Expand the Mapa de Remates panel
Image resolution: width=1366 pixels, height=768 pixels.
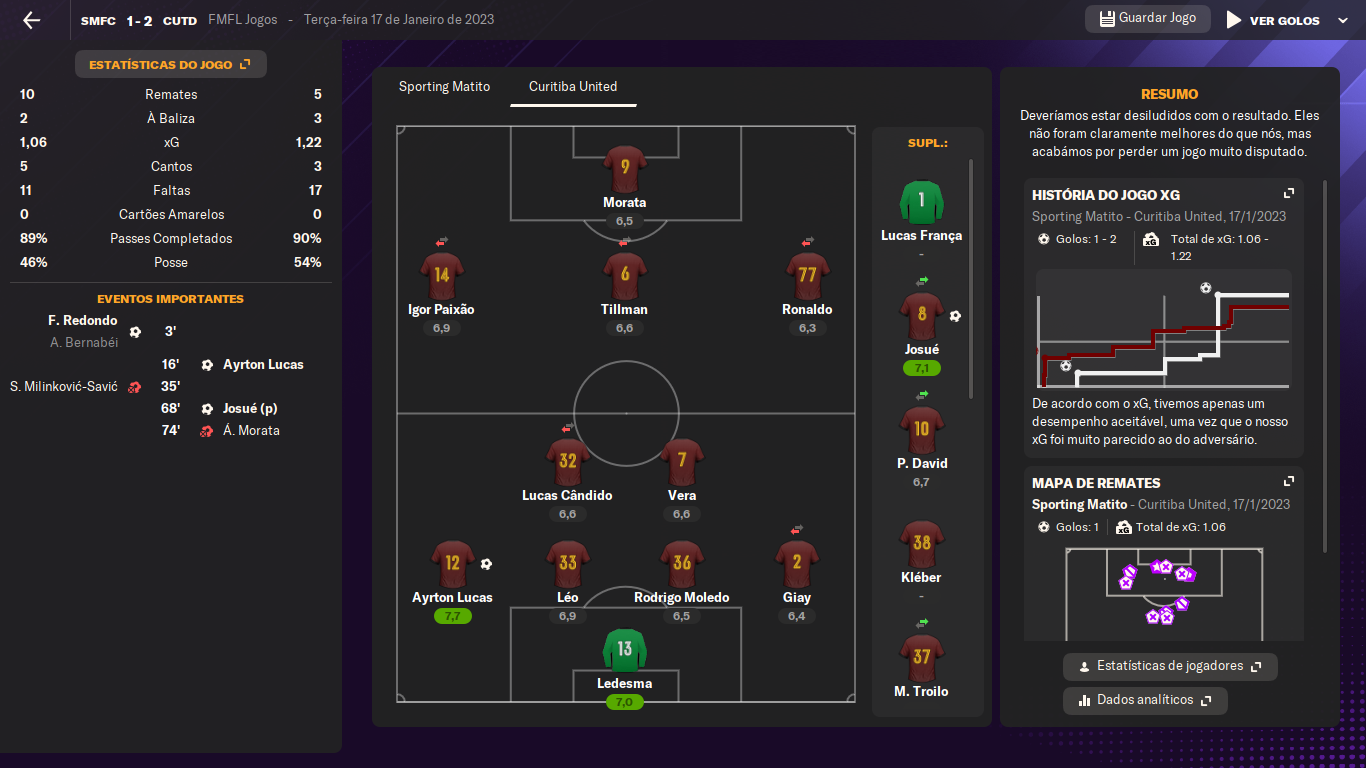[1289, 482]
